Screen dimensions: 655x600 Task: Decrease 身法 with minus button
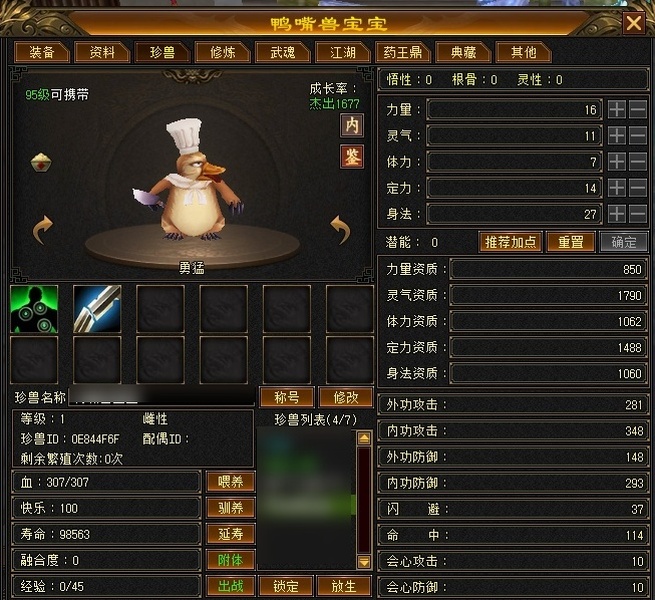(638, 213)
